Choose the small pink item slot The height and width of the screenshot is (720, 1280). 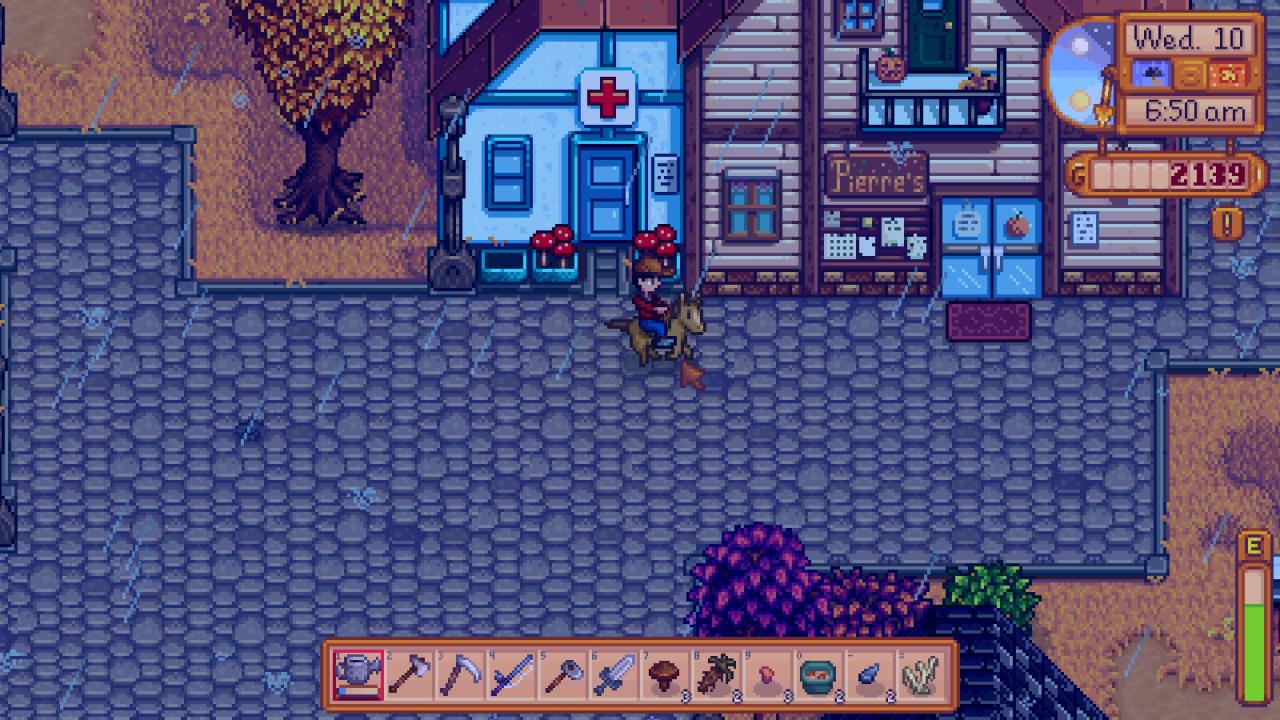click(768, 676)
